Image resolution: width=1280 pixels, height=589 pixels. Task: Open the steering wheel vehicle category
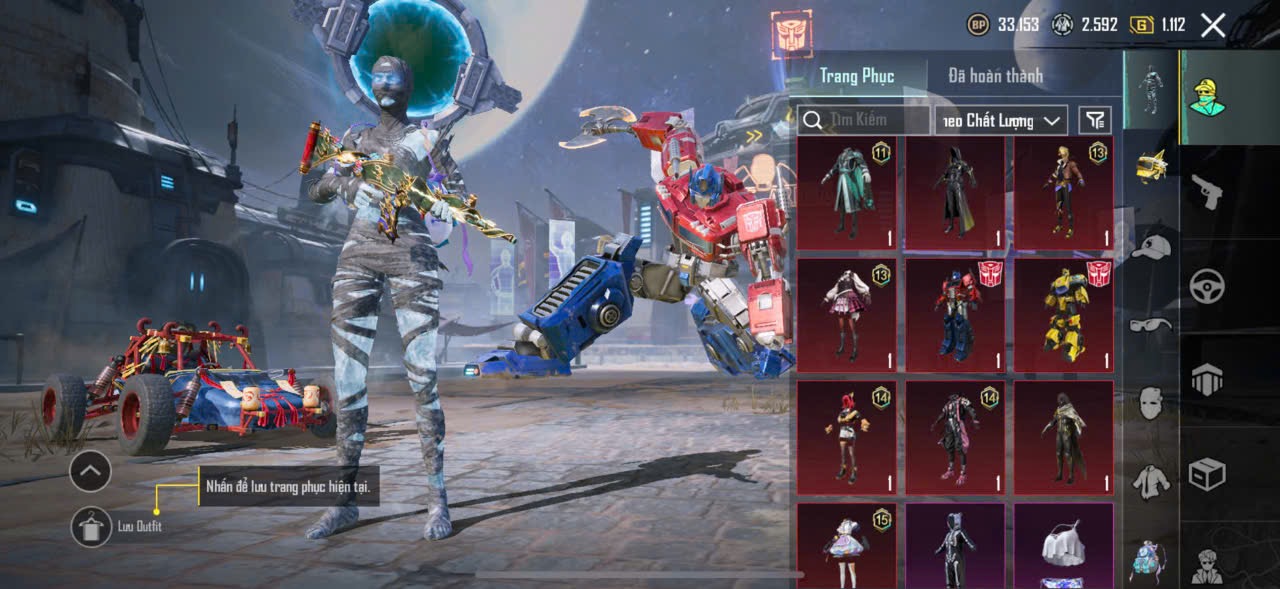pyautogui.click(x=1208, y=287)
